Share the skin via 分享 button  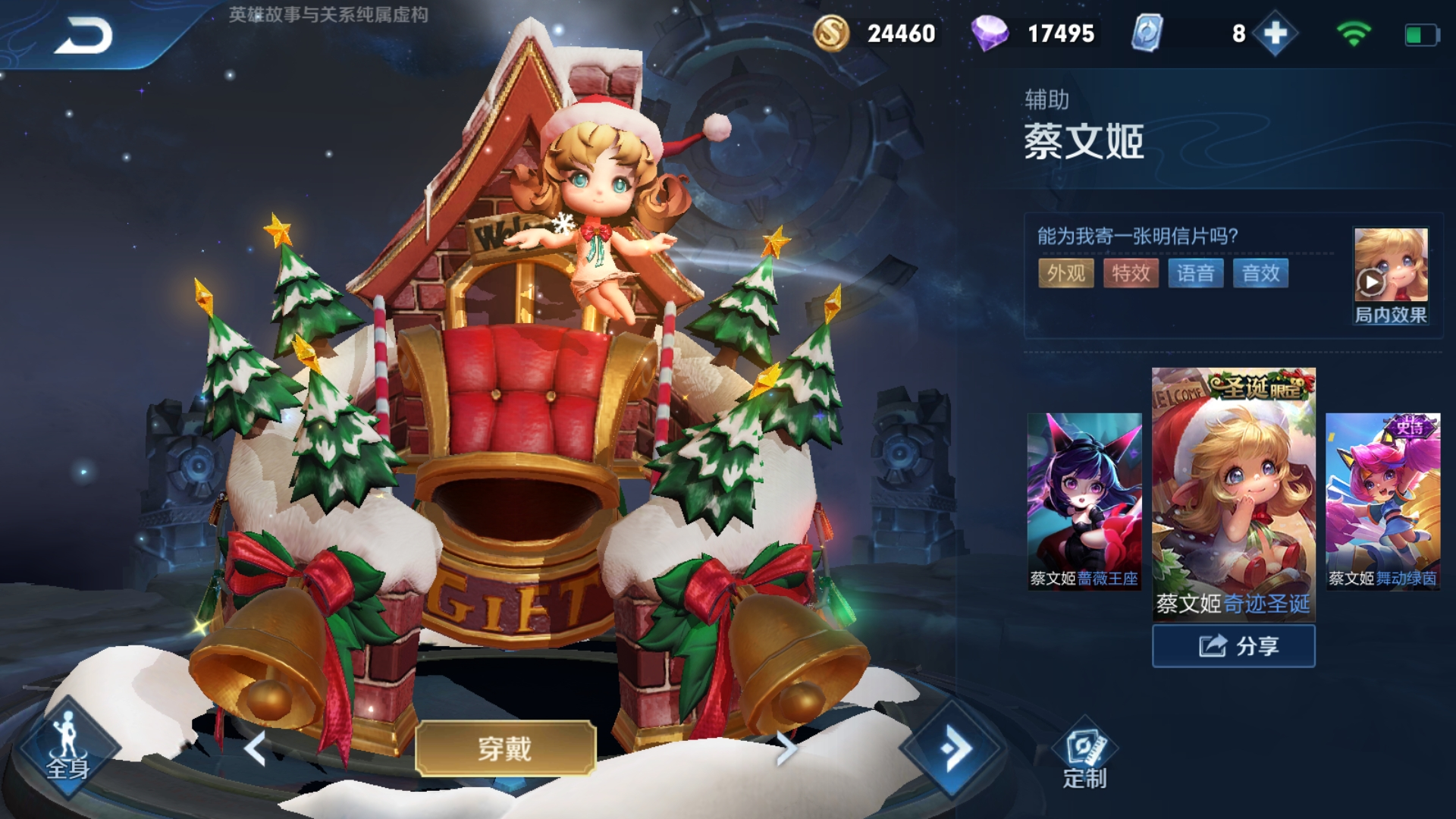click(x=1234, y=646)
